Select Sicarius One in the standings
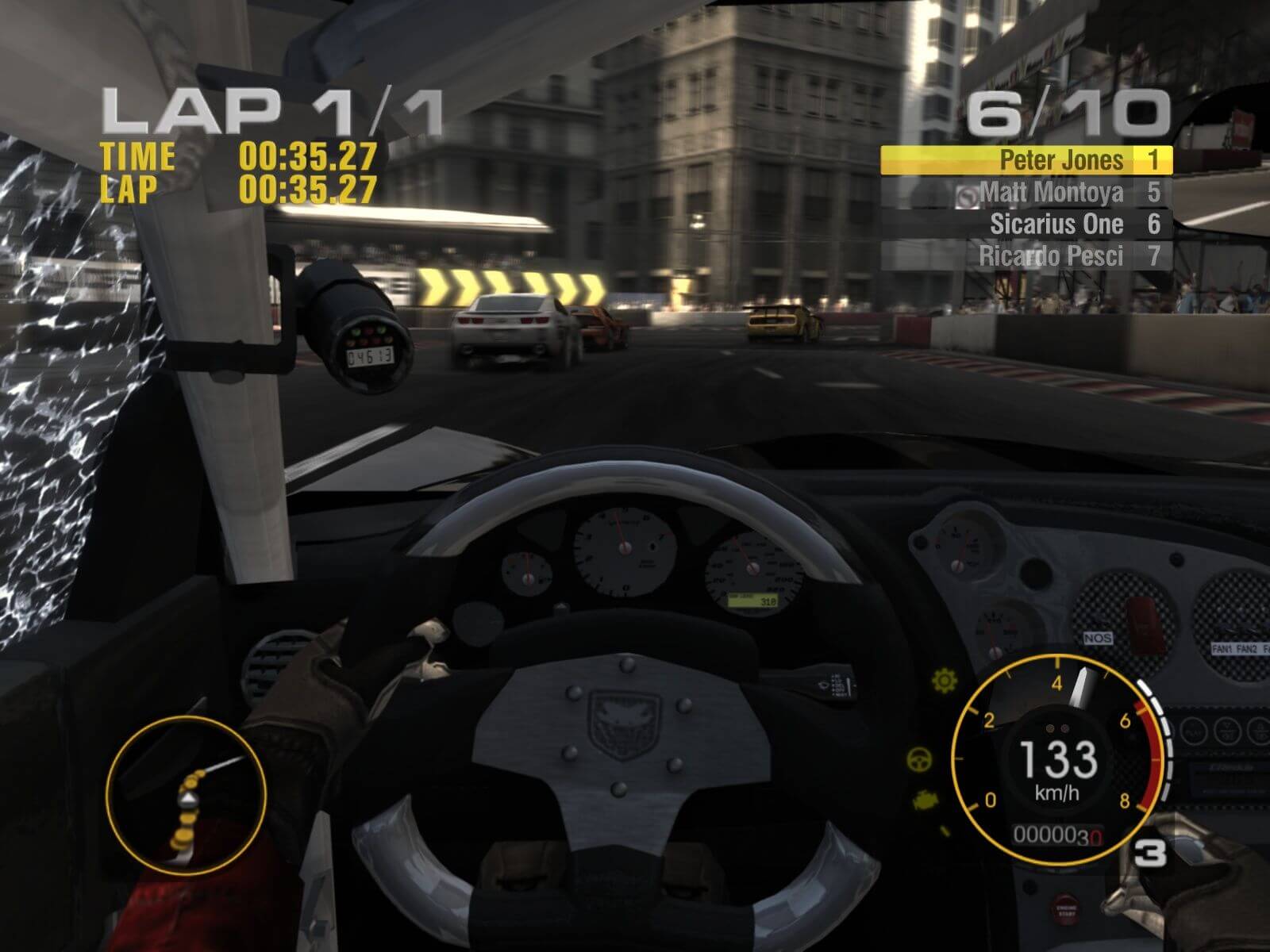Viewport: 1270px width, 952px height. [1026, 225]
